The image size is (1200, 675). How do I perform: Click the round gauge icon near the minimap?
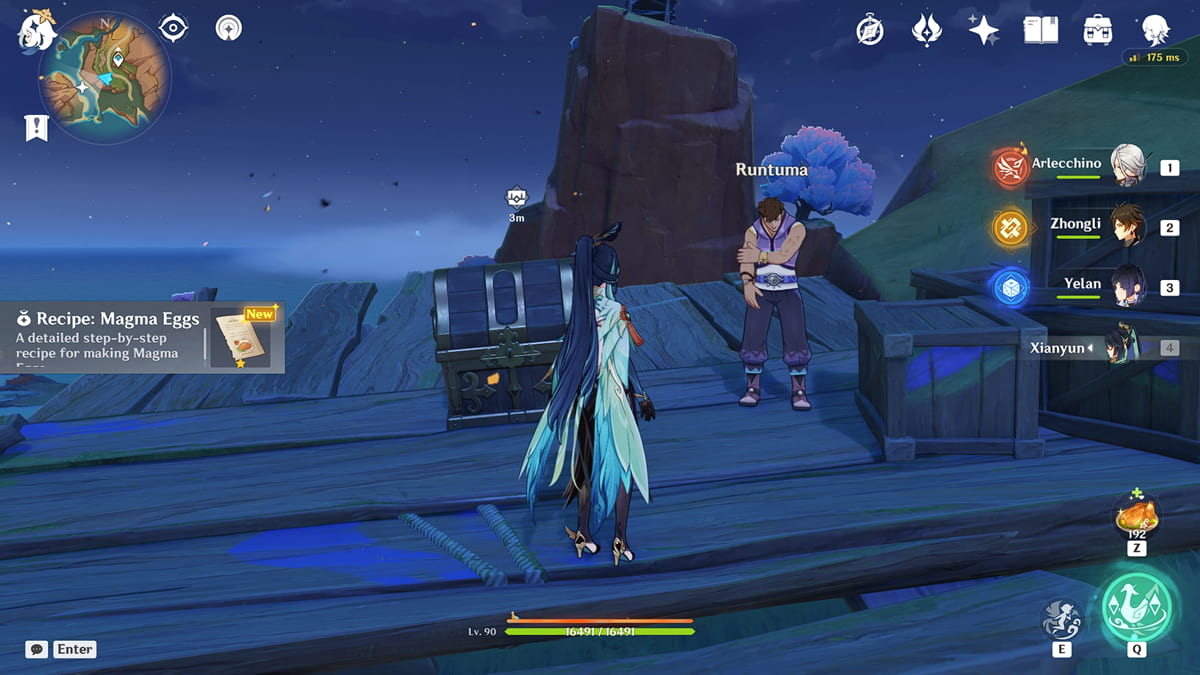tap(229, 28)
